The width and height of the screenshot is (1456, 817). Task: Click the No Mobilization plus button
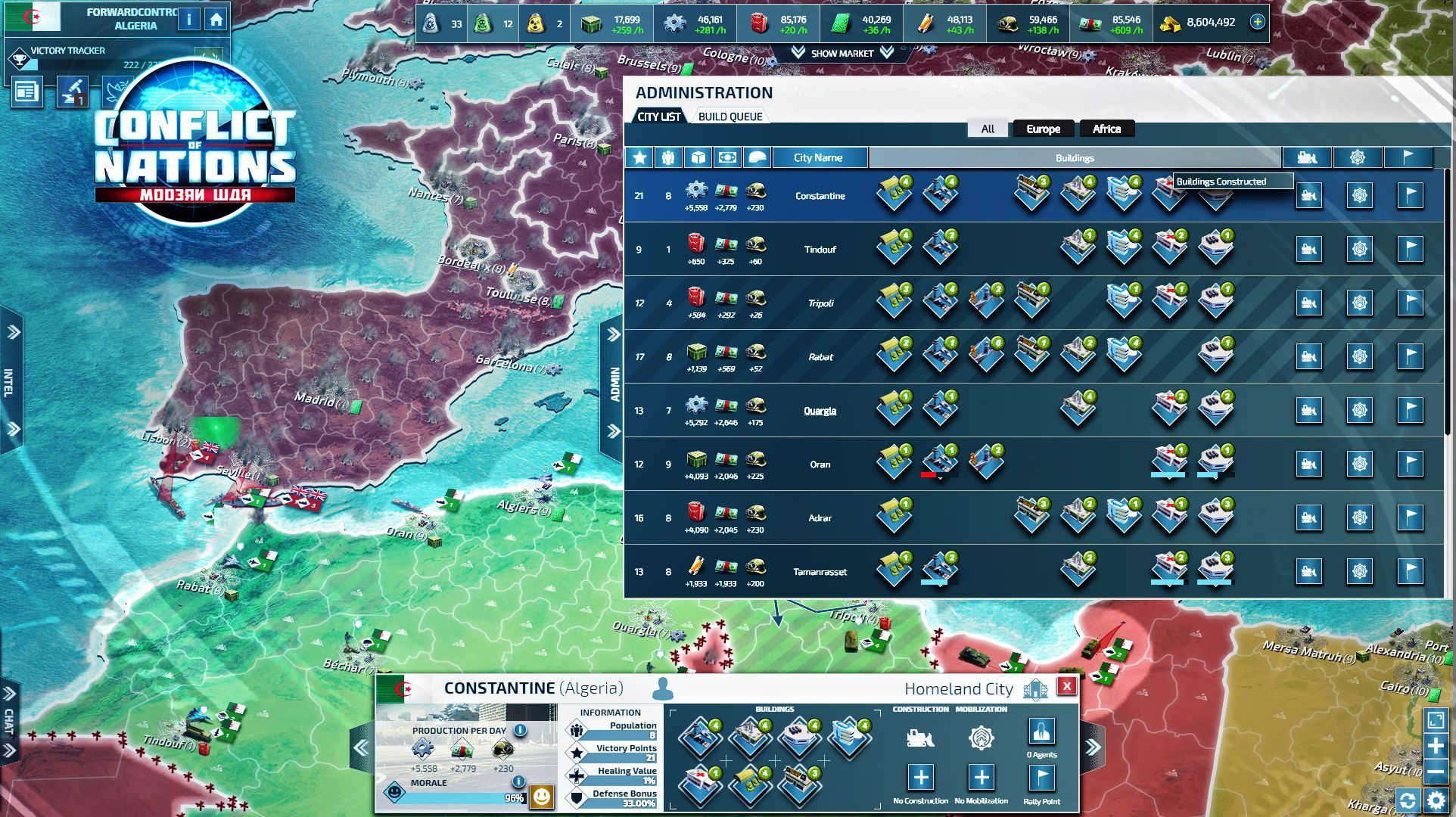pyautogui.click(x=981, y=776)
